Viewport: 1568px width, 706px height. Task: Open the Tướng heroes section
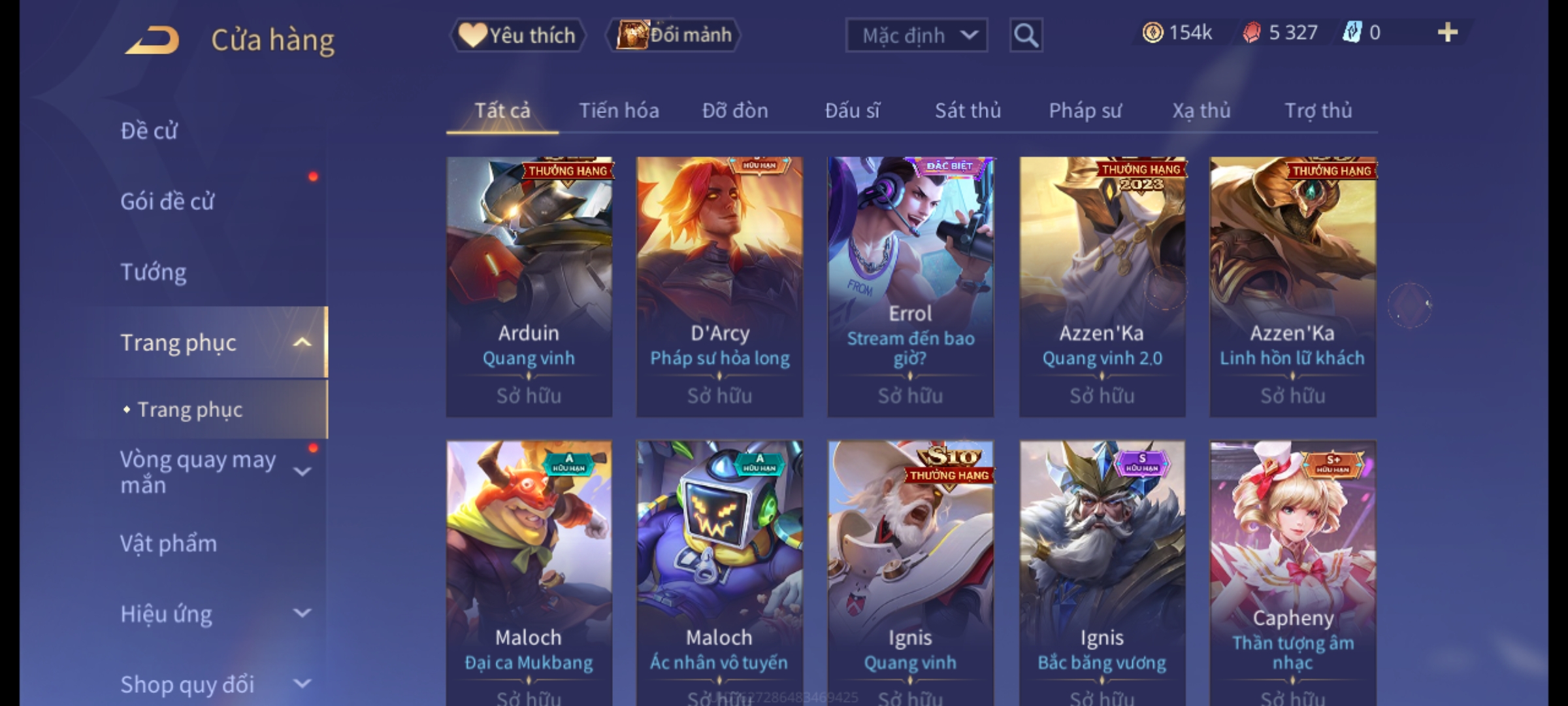154,272
